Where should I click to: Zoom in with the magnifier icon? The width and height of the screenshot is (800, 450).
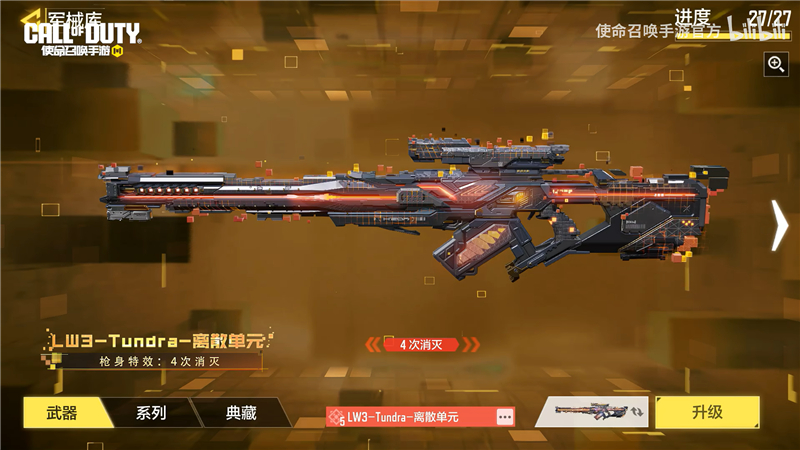776,64
